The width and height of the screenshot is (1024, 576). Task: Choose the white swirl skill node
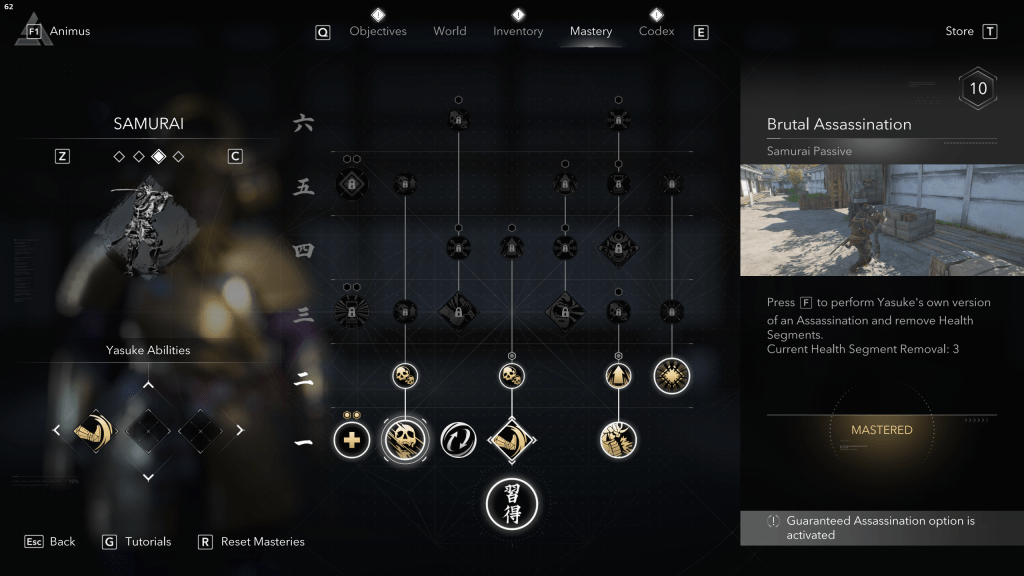click(x=457, y=439)
